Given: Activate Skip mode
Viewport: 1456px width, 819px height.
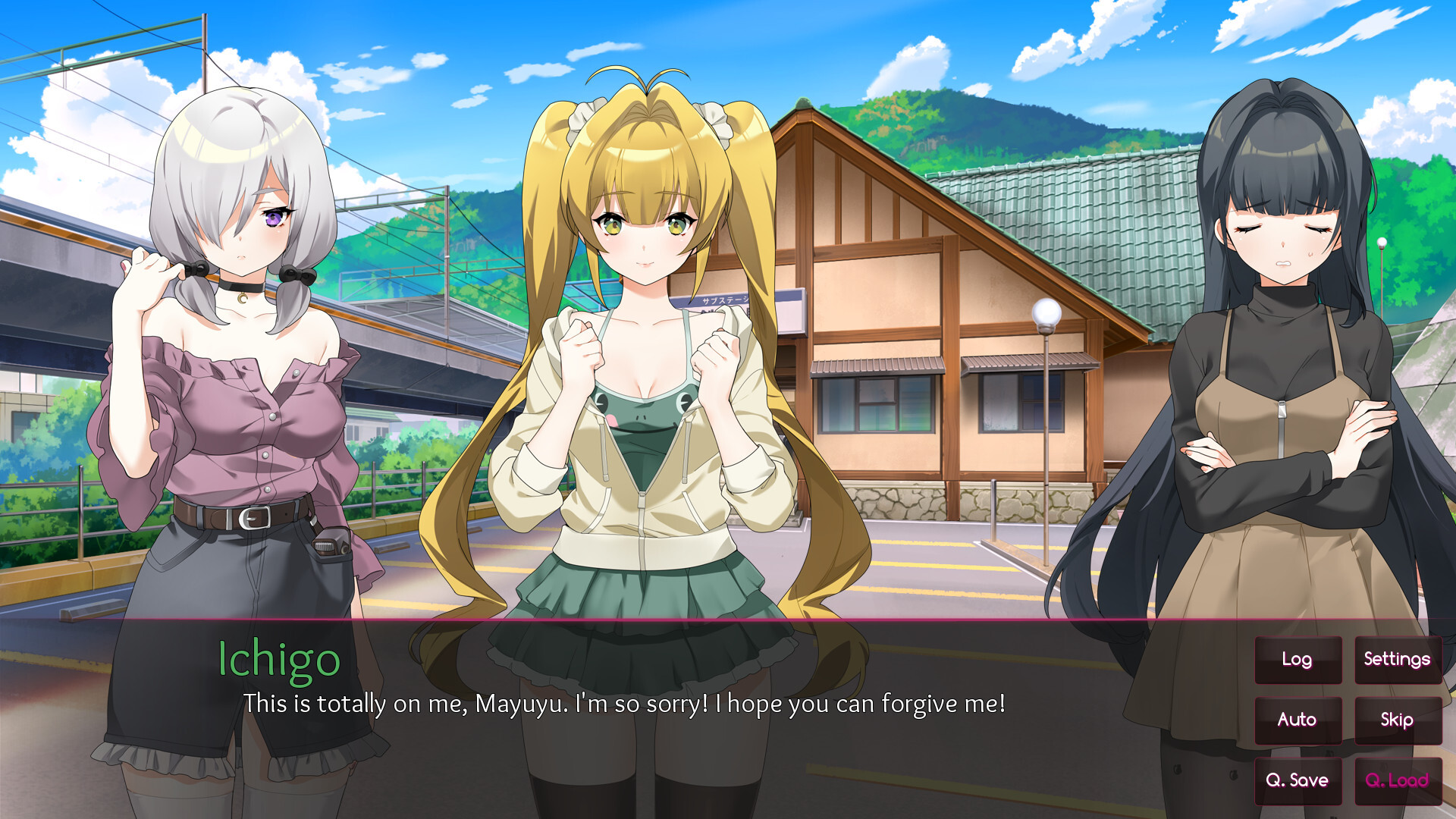Looking at the screenshot, I should point(1397,720).
